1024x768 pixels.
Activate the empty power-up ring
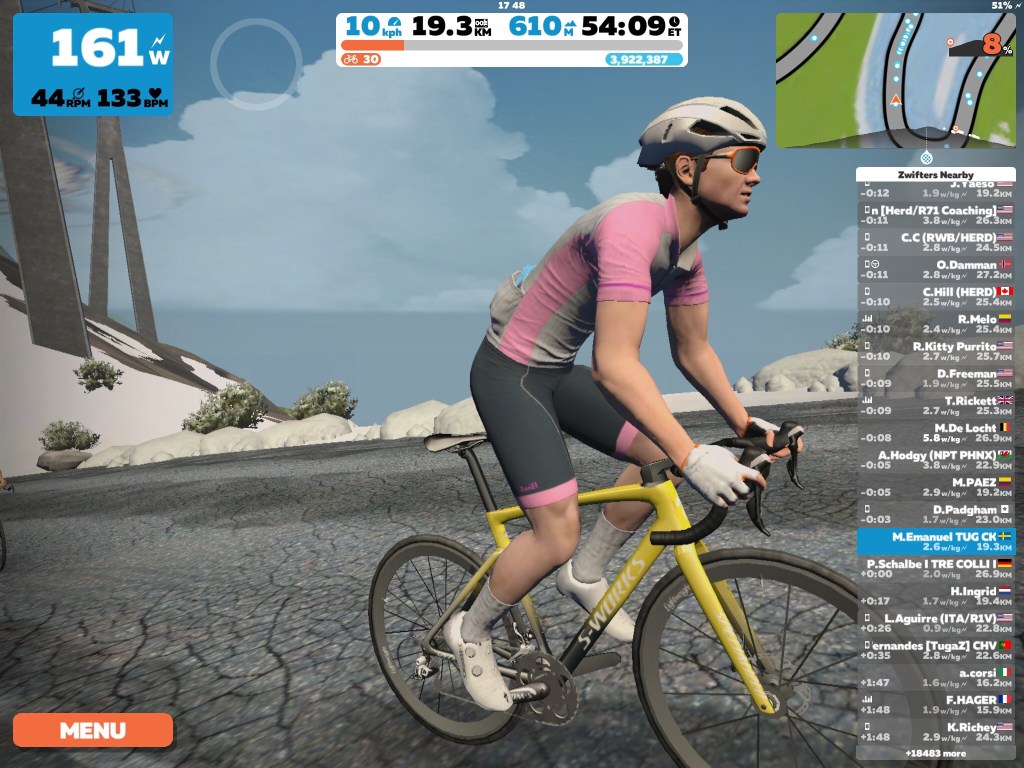click(x=256, y=62)
